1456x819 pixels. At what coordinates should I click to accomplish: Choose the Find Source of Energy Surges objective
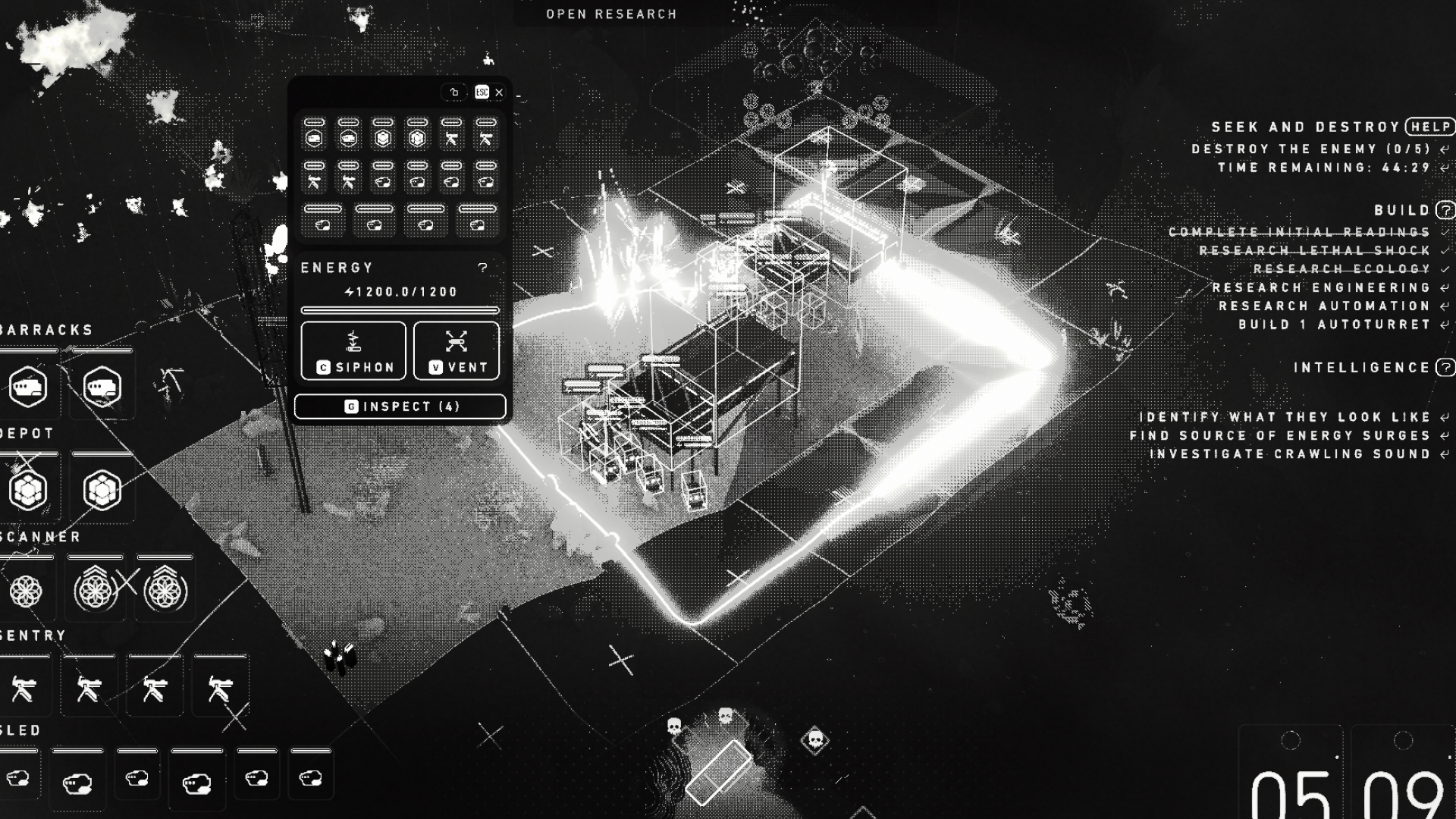click(1279, 435)
